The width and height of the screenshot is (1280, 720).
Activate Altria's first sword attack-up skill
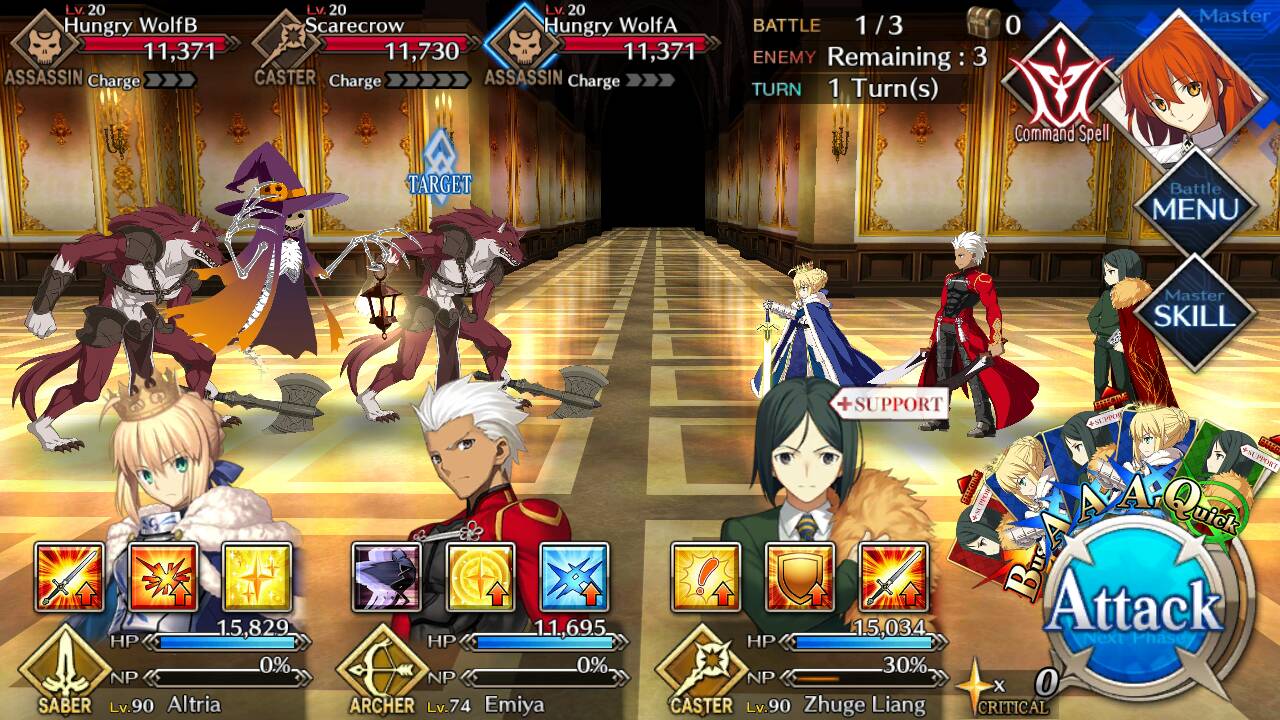(x=70, y=577)
